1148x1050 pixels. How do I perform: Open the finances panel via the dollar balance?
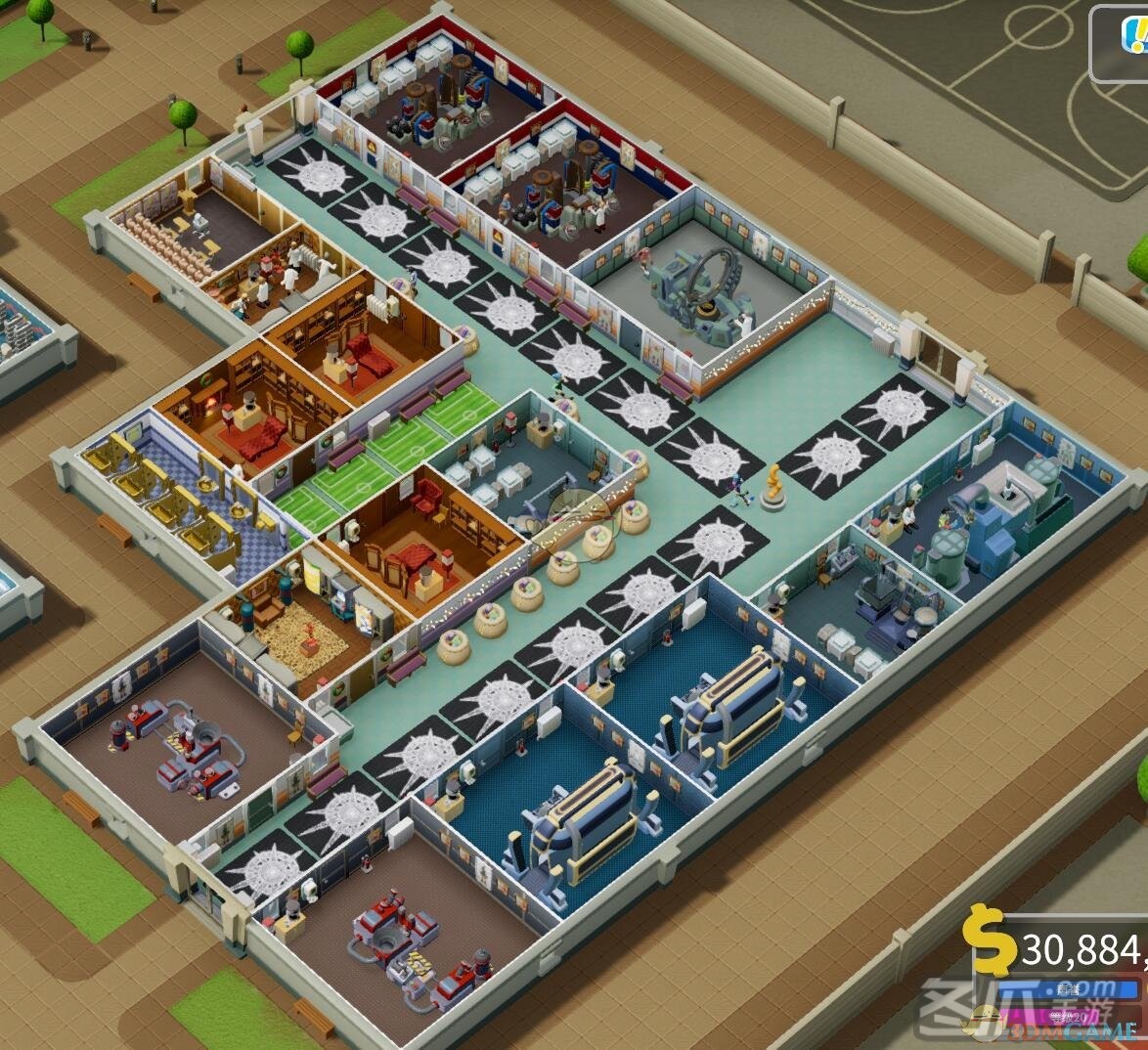pyautogui.click(x=1056, y=945)
